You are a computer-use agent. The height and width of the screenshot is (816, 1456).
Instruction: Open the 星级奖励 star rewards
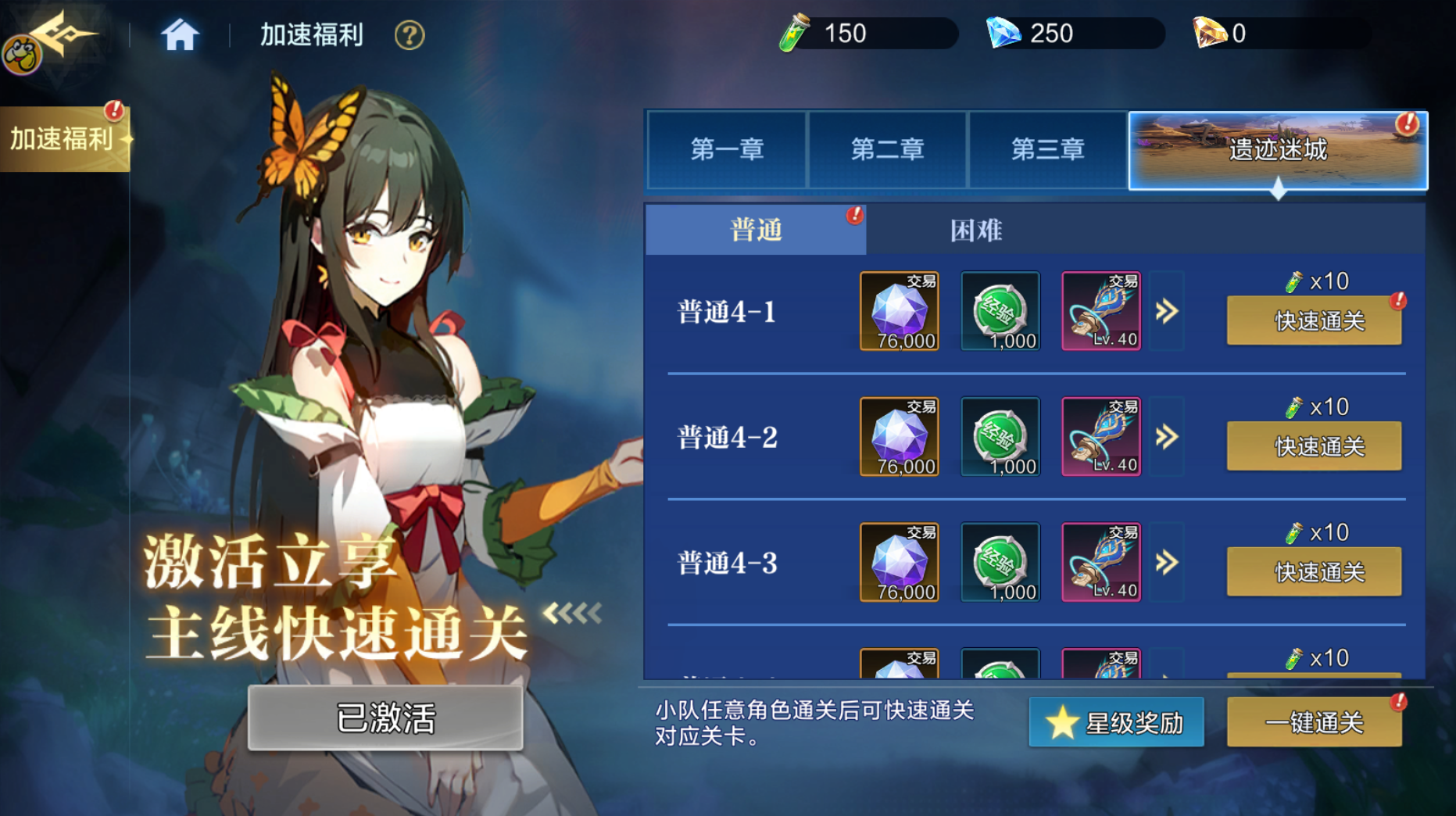click(1116, 722)
